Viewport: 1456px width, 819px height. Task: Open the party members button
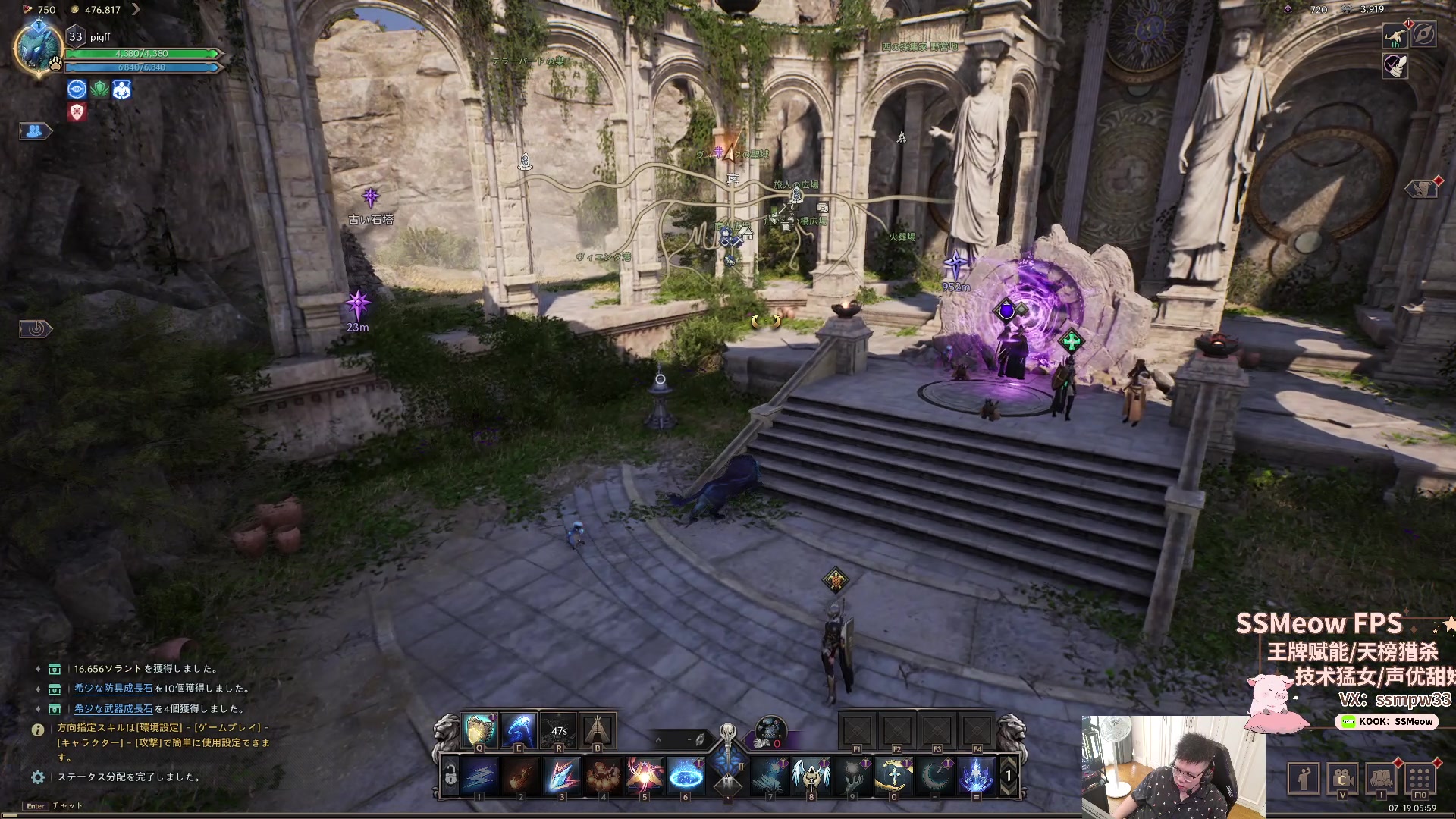(x=34, y=131)
